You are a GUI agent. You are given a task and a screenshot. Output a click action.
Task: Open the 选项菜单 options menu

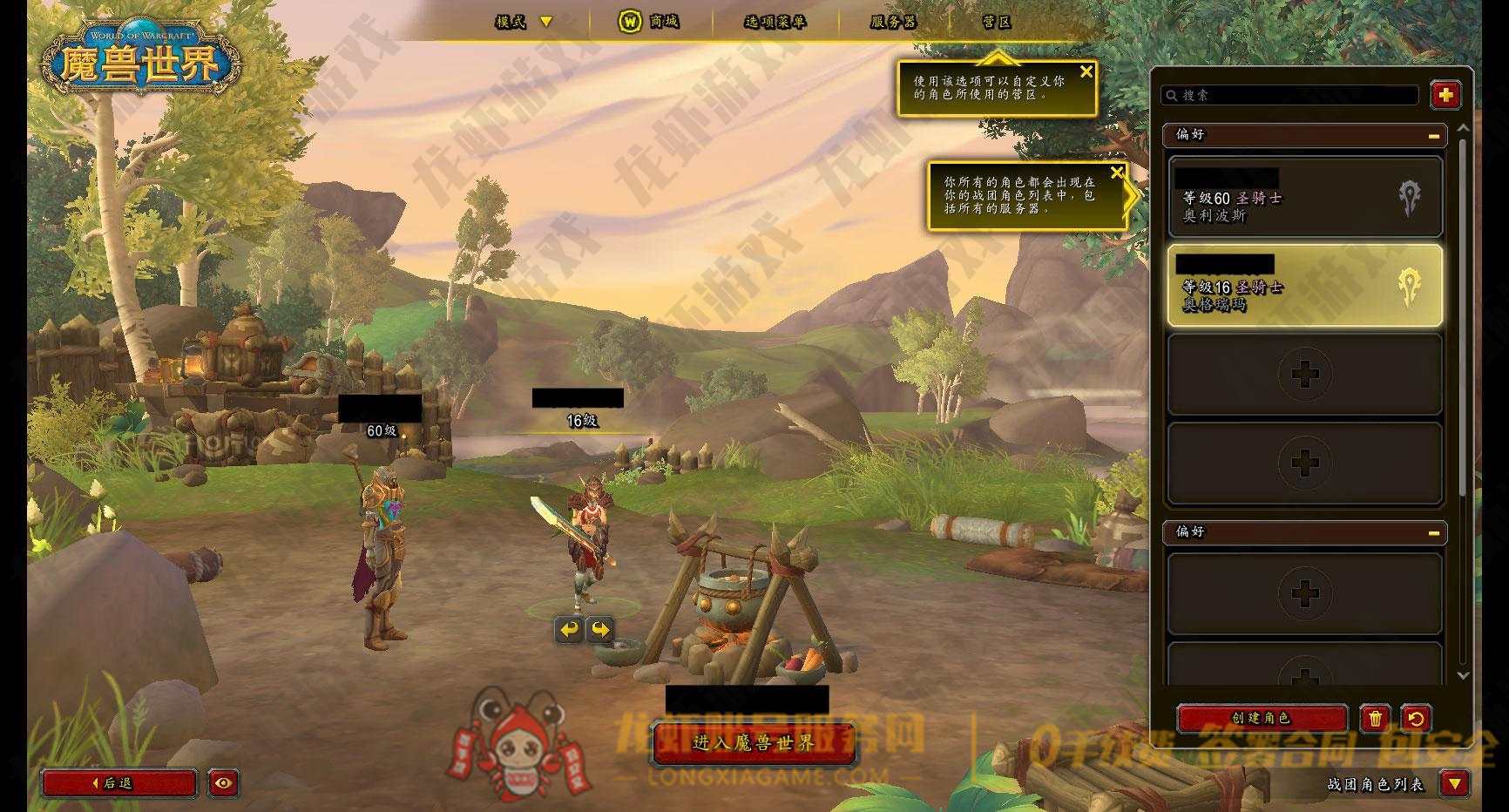coord(775,22)
